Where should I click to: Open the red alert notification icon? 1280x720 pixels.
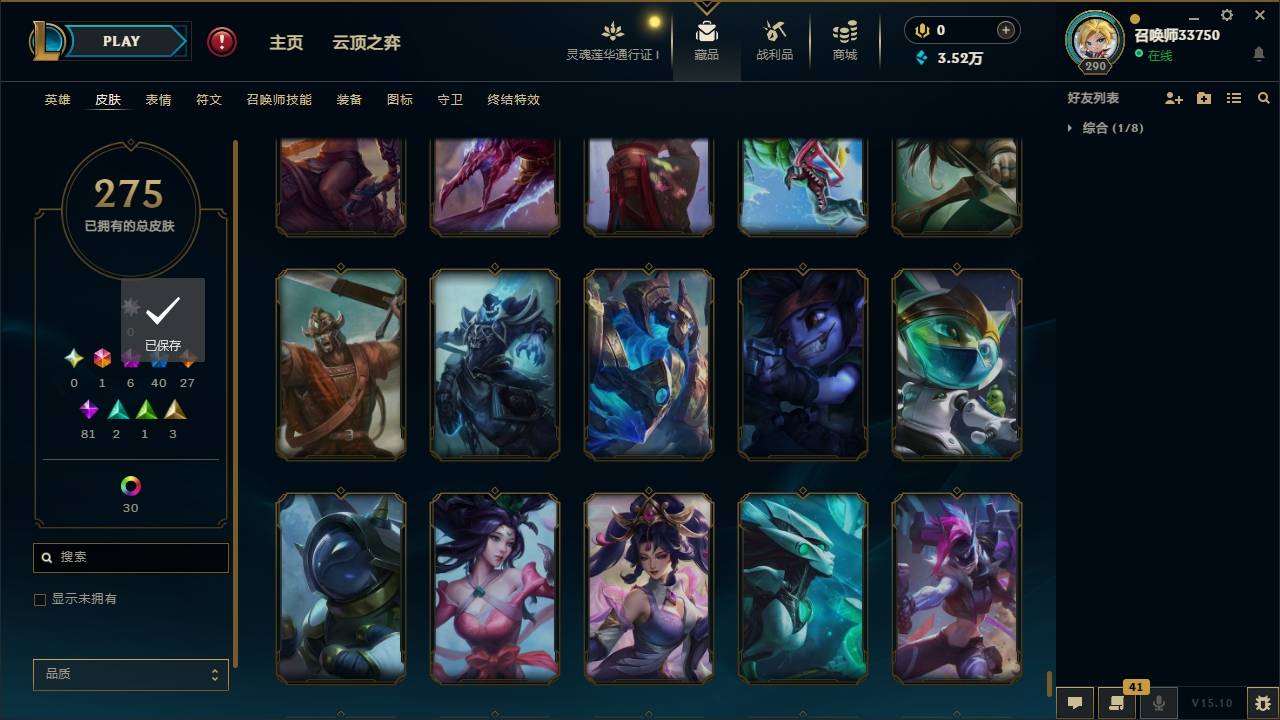click(219, 41)
